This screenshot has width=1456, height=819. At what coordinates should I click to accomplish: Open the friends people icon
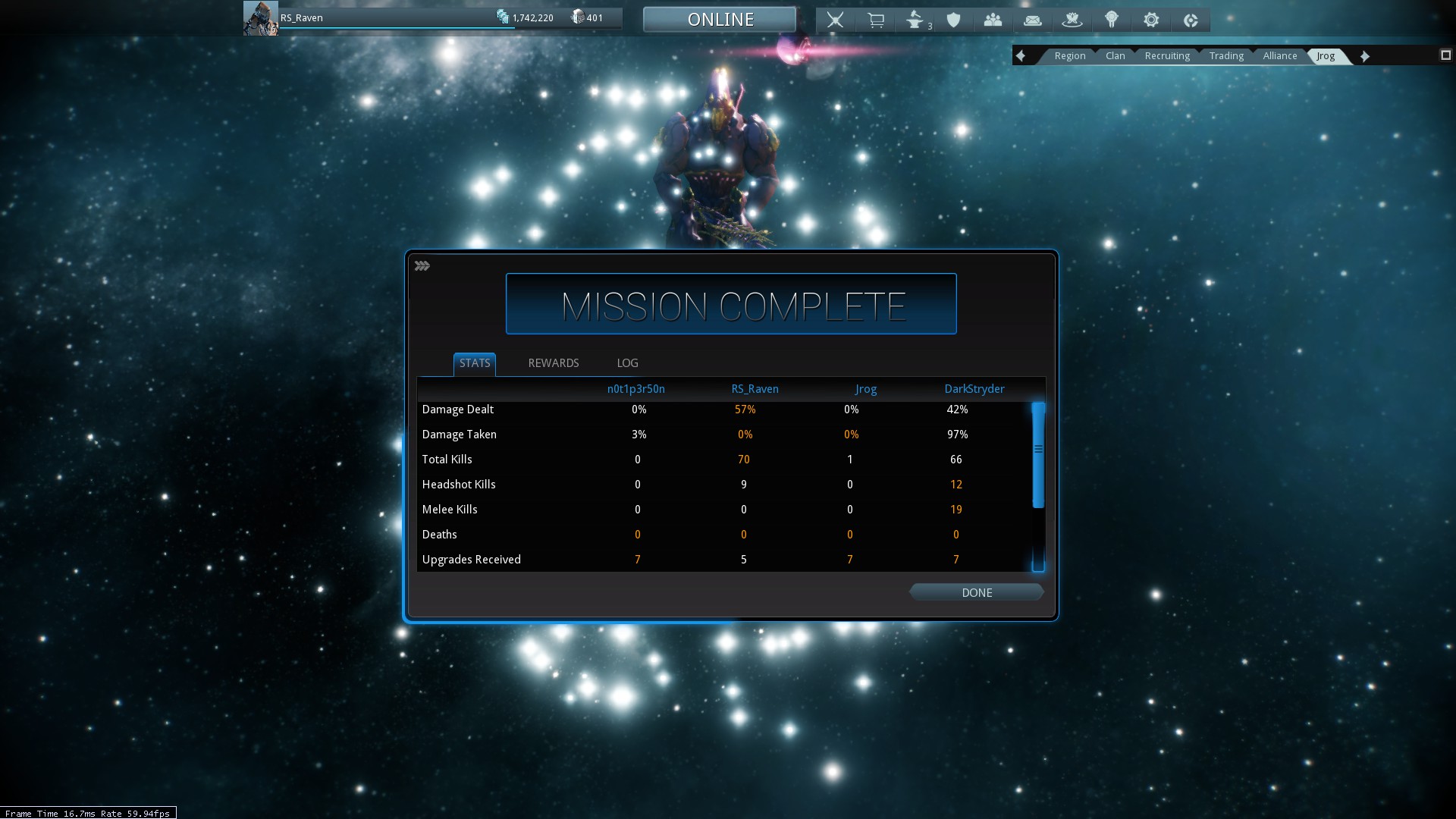click(x=993, y=20)
